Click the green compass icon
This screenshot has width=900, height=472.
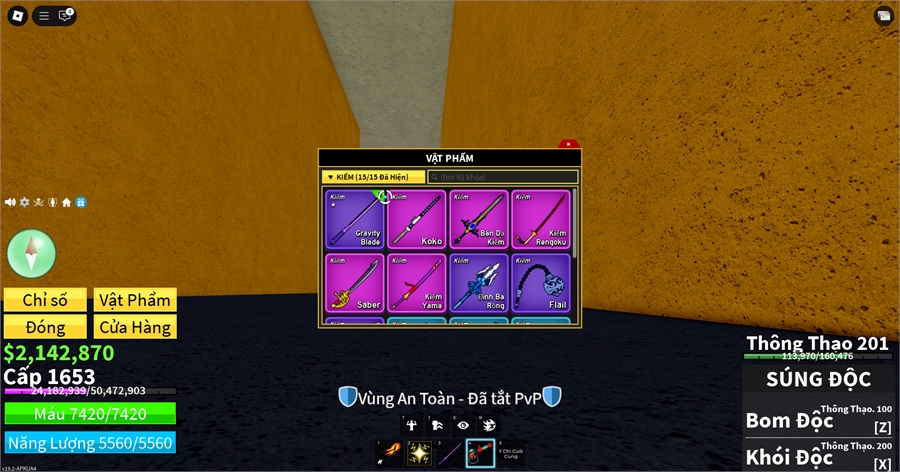(32, 252)
